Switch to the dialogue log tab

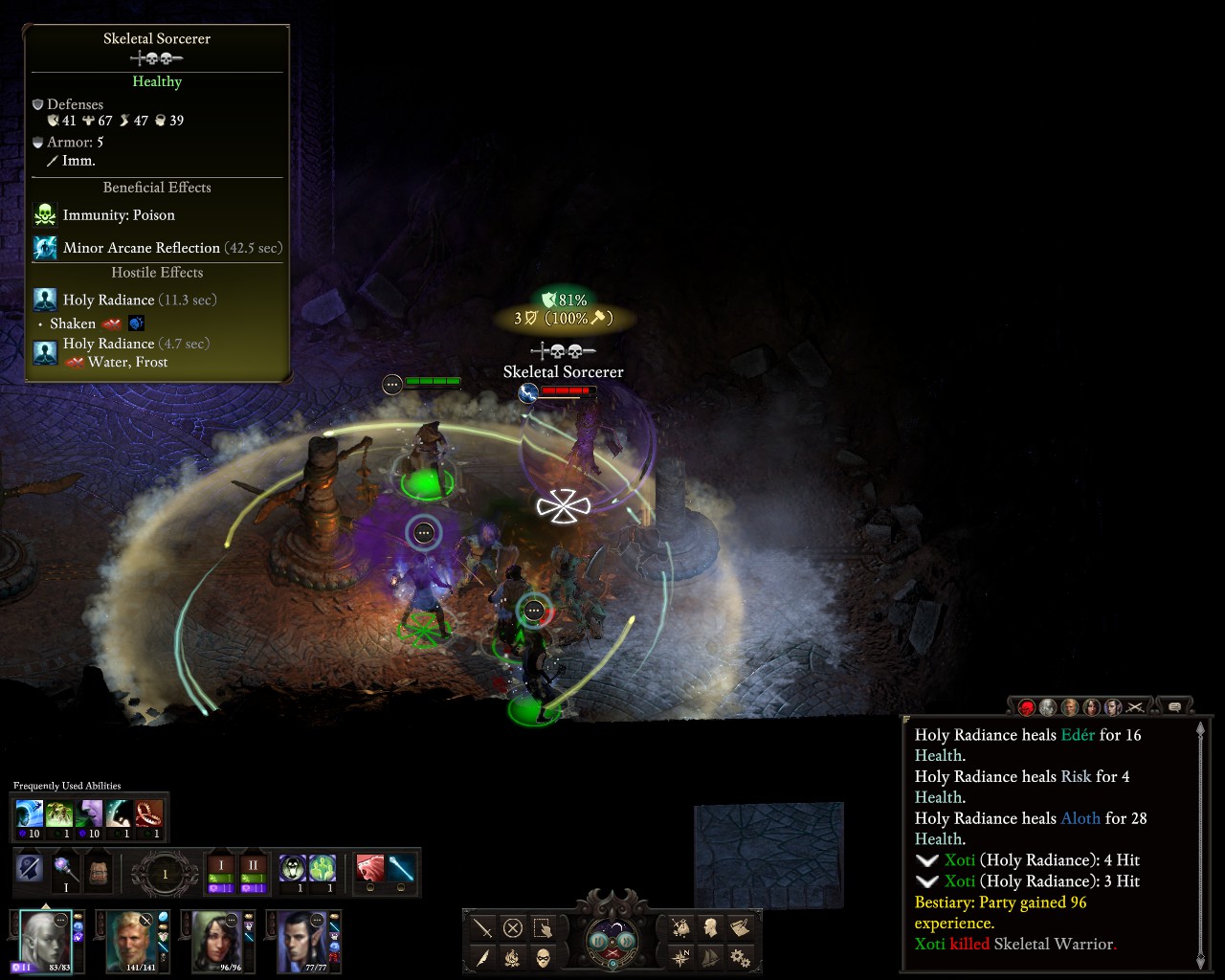coord(1174,707)
